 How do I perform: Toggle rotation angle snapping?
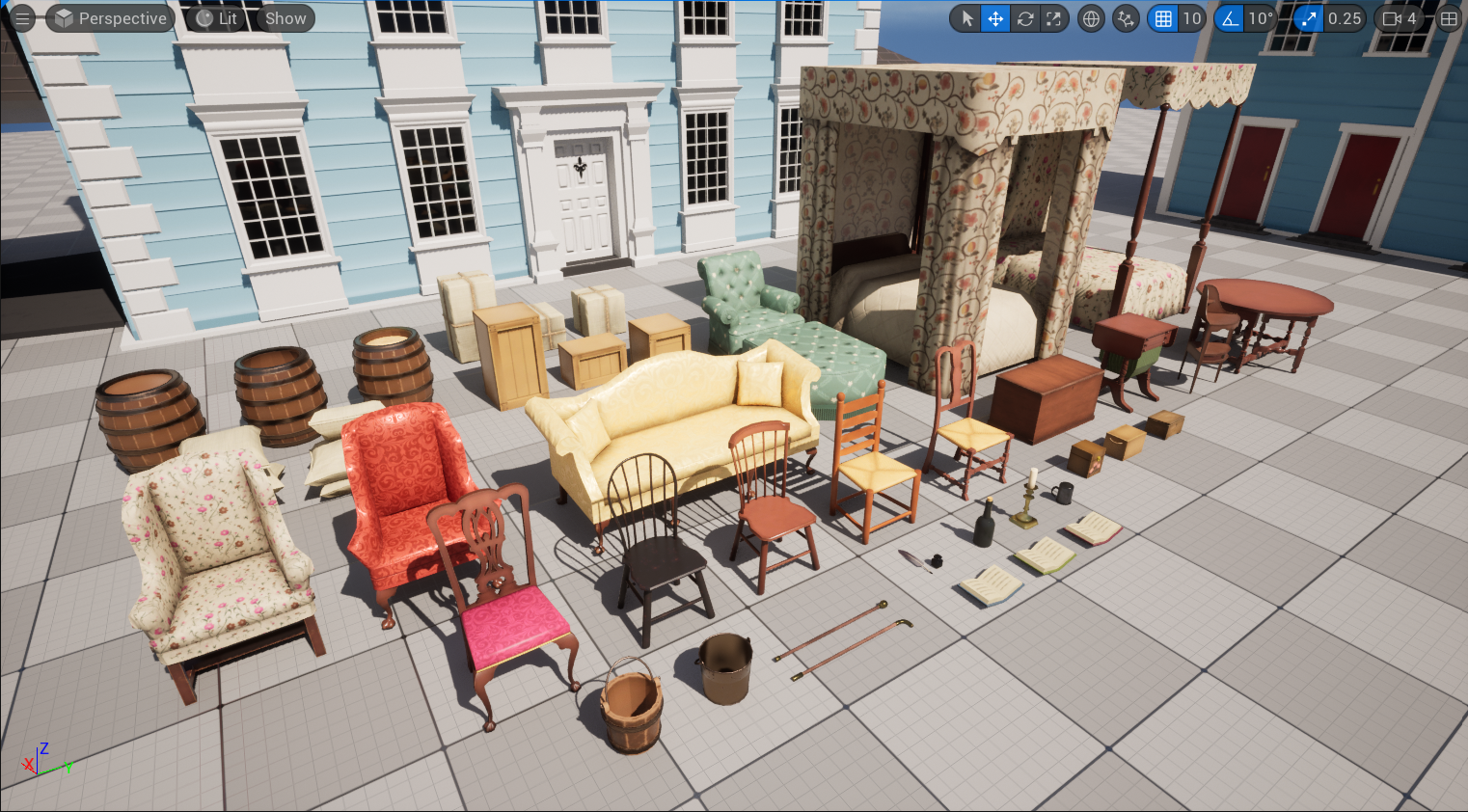click(x=1230, y=18)
